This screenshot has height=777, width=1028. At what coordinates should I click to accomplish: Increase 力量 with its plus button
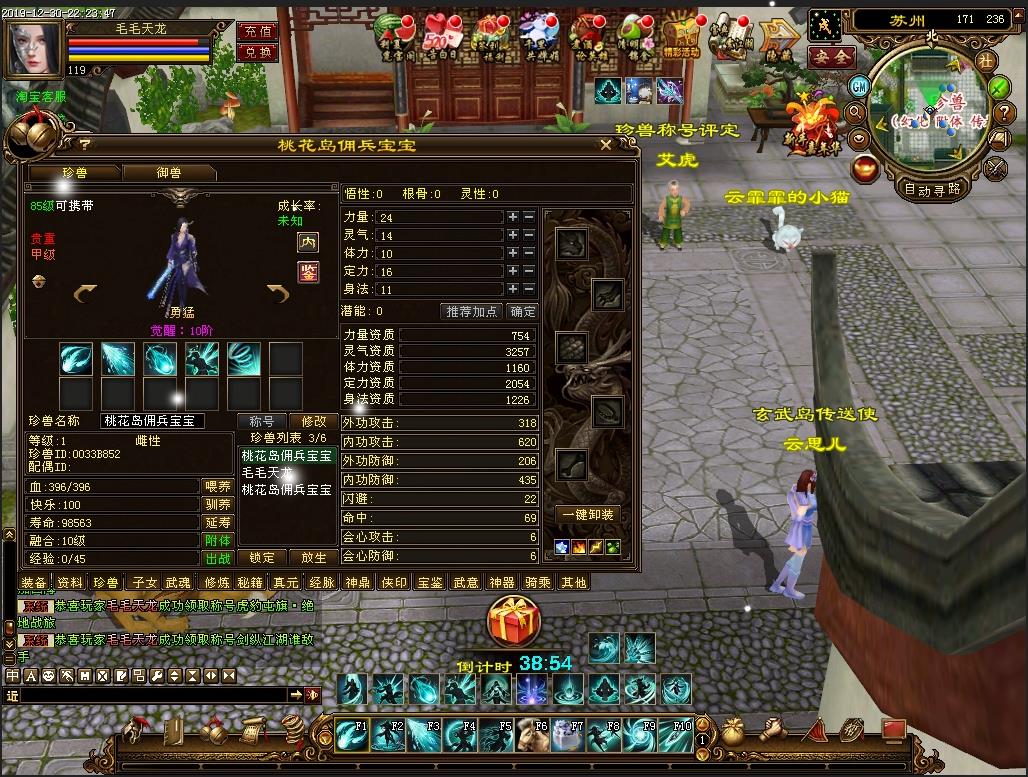tap(513, 217)
